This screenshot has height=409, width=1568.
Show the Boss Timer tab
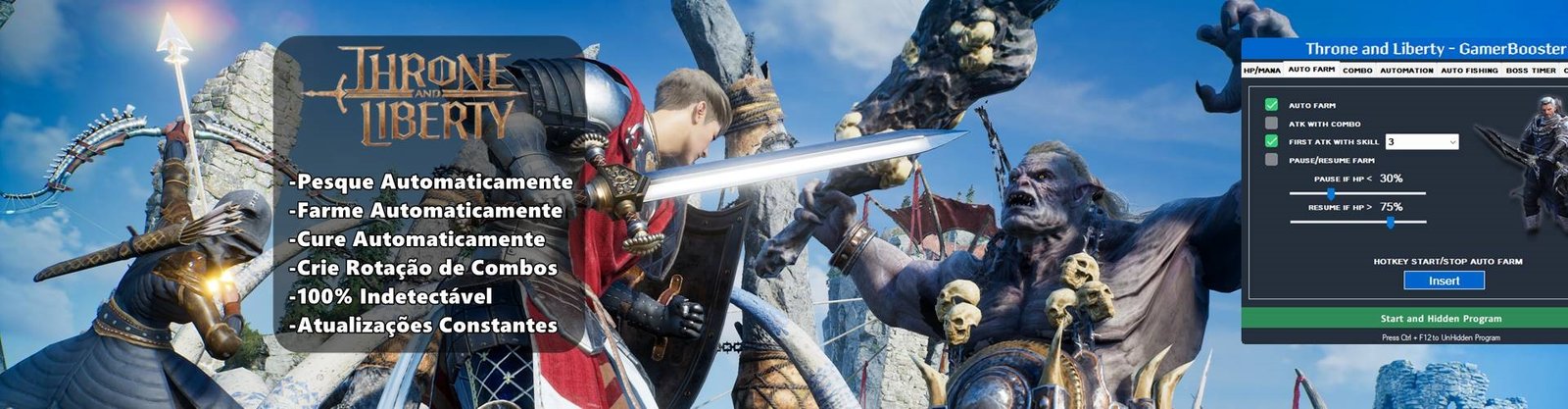point(1531,71)
